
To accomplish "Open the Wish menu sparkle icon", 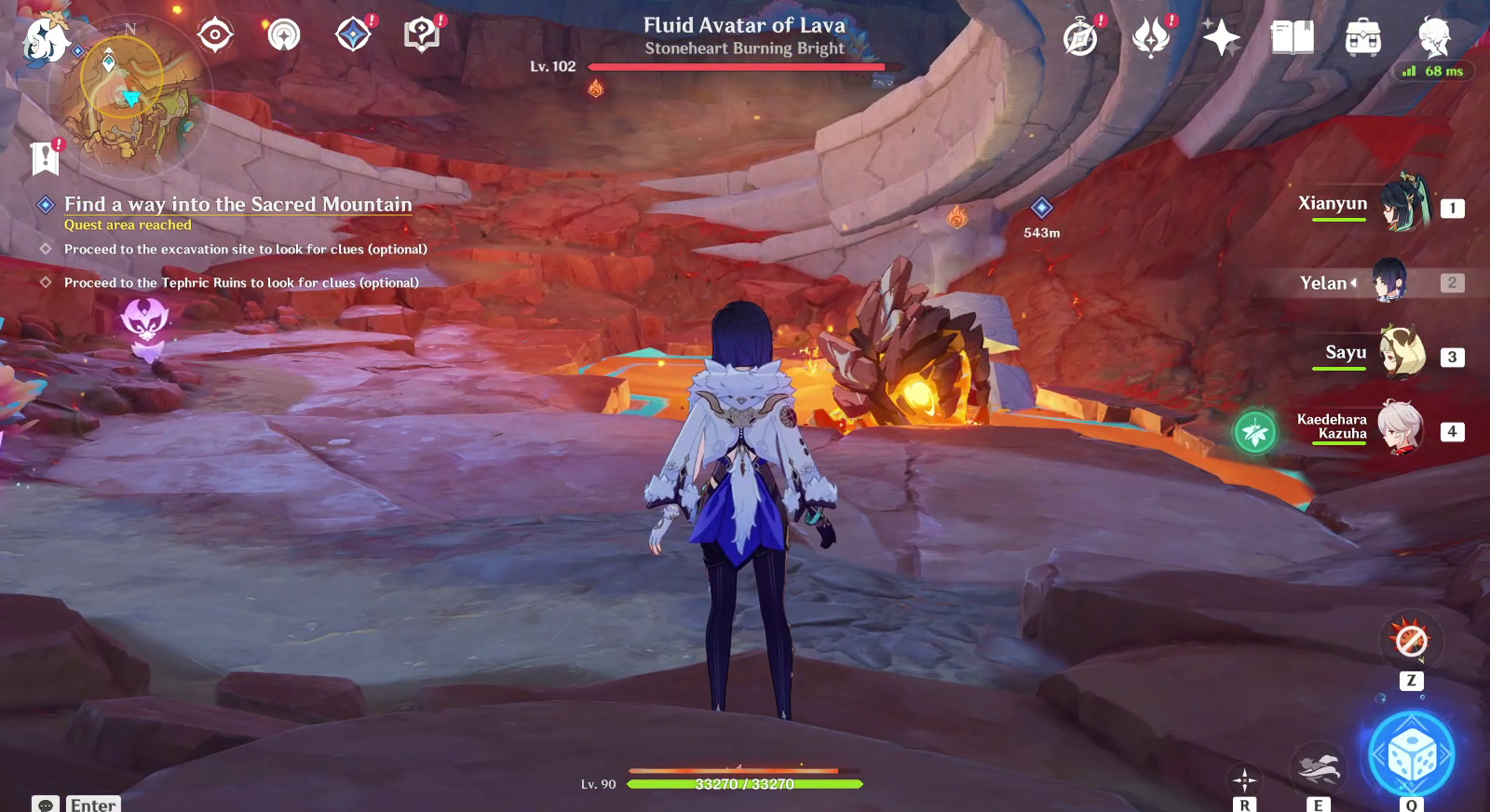I will click(x=1220, y=37).
